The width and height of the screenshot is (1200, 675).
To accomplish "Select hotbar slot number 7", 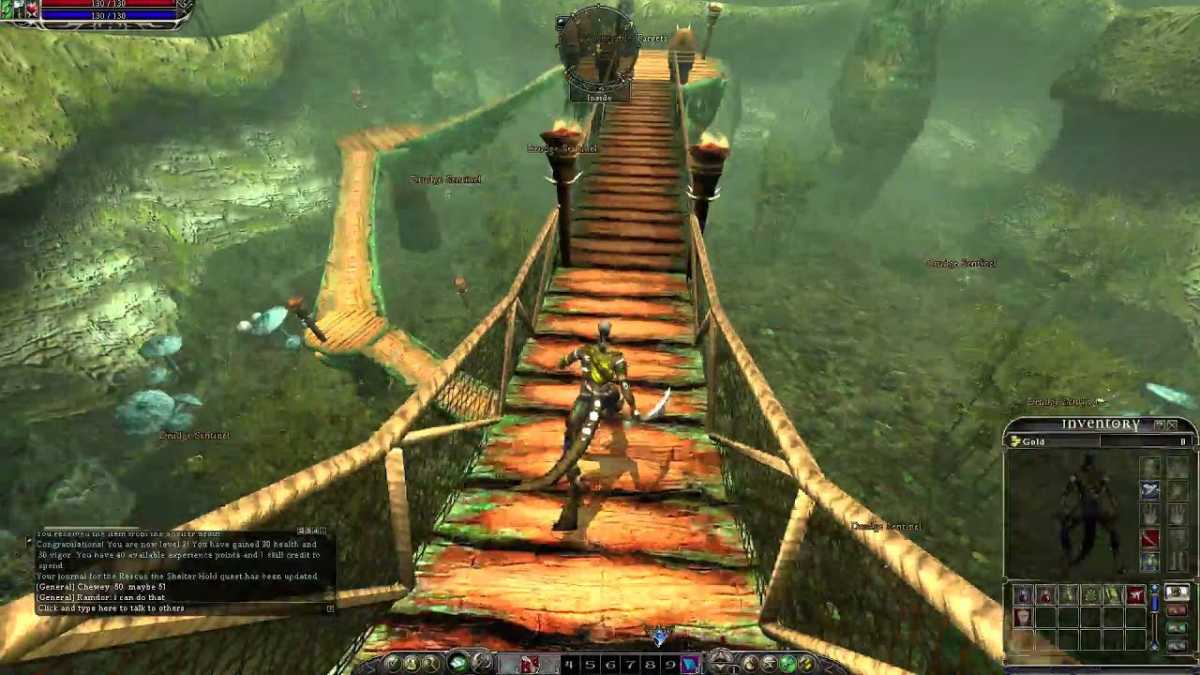I will (x=630, y=663).
